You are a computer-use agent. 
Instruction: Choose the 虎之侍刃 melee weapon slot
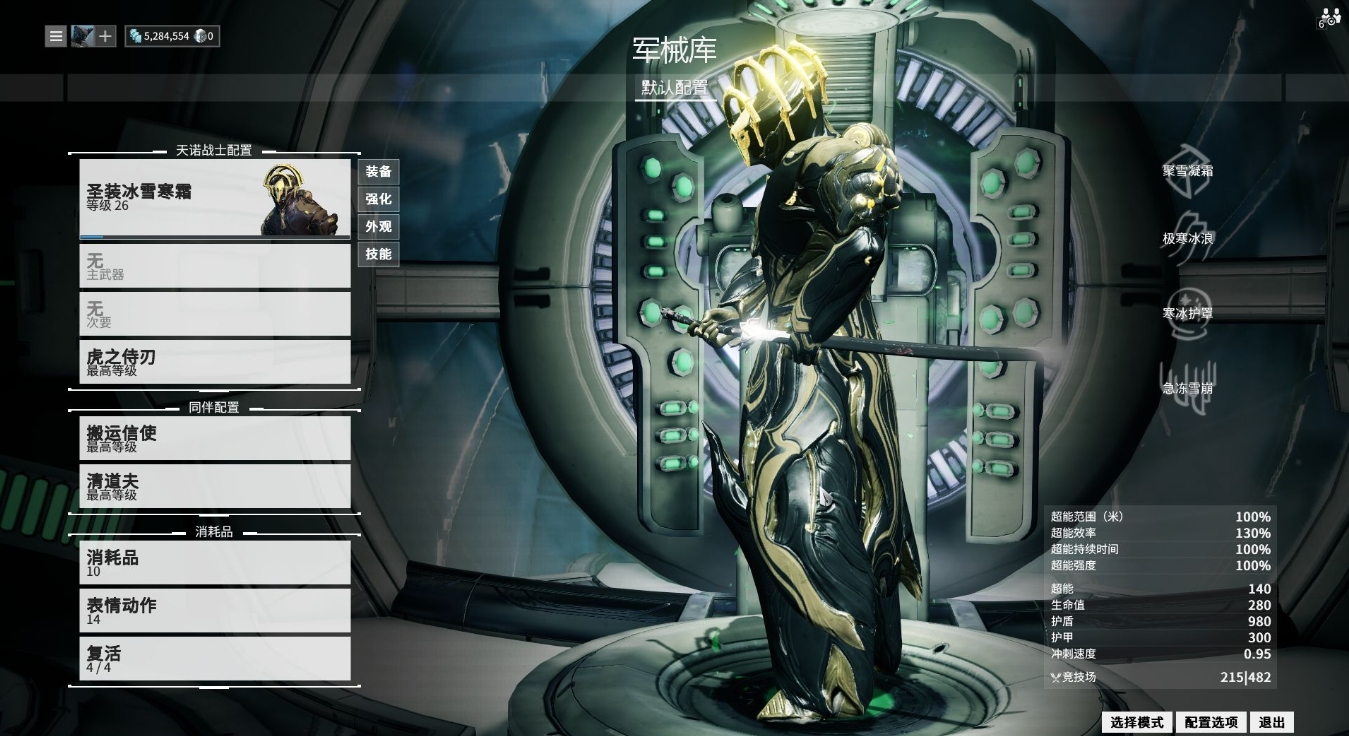[215, 362]
